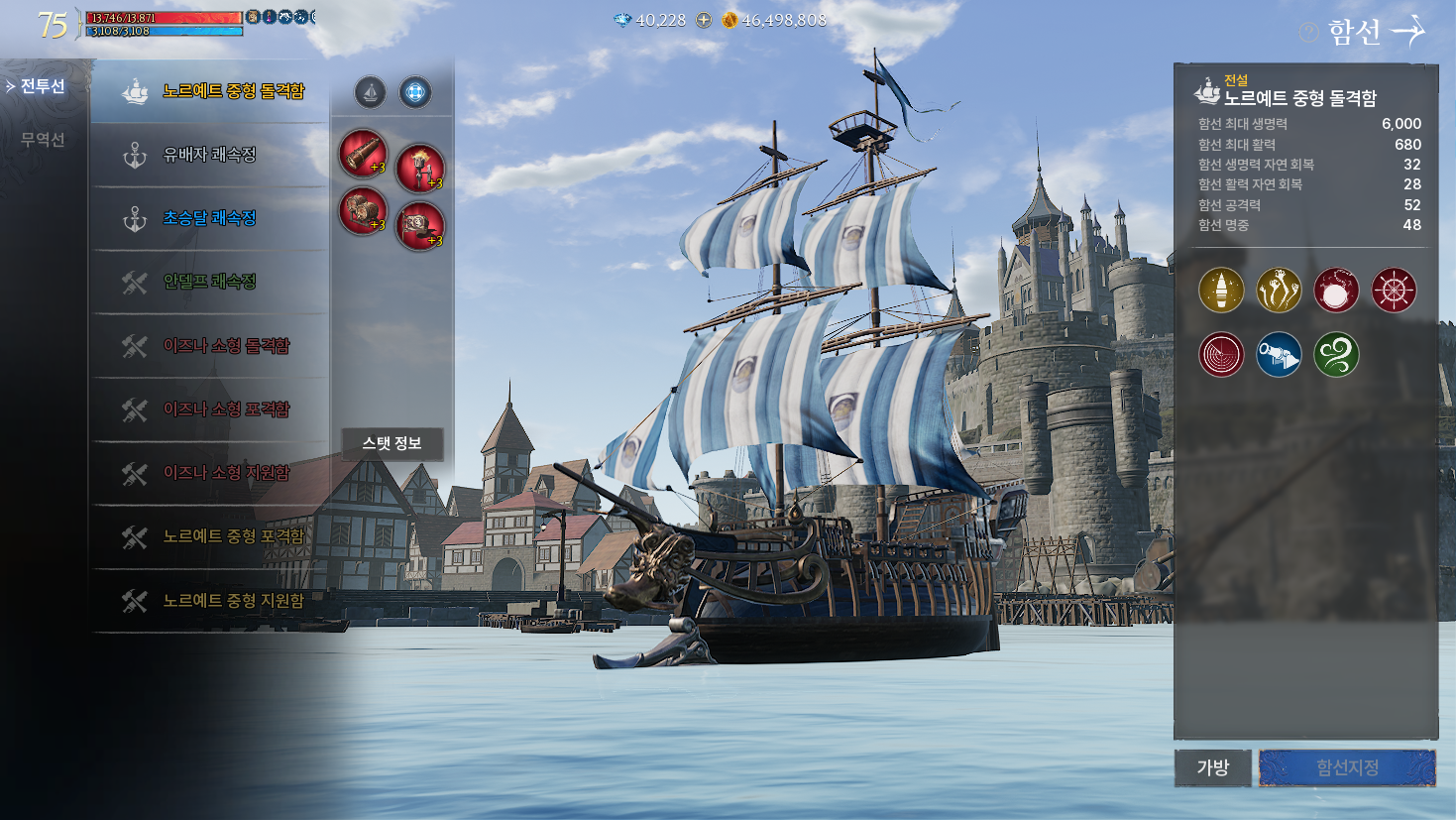Open the 가방 bag button
The height and width of the screenshot is (820, 1456).
(1212, 767)
